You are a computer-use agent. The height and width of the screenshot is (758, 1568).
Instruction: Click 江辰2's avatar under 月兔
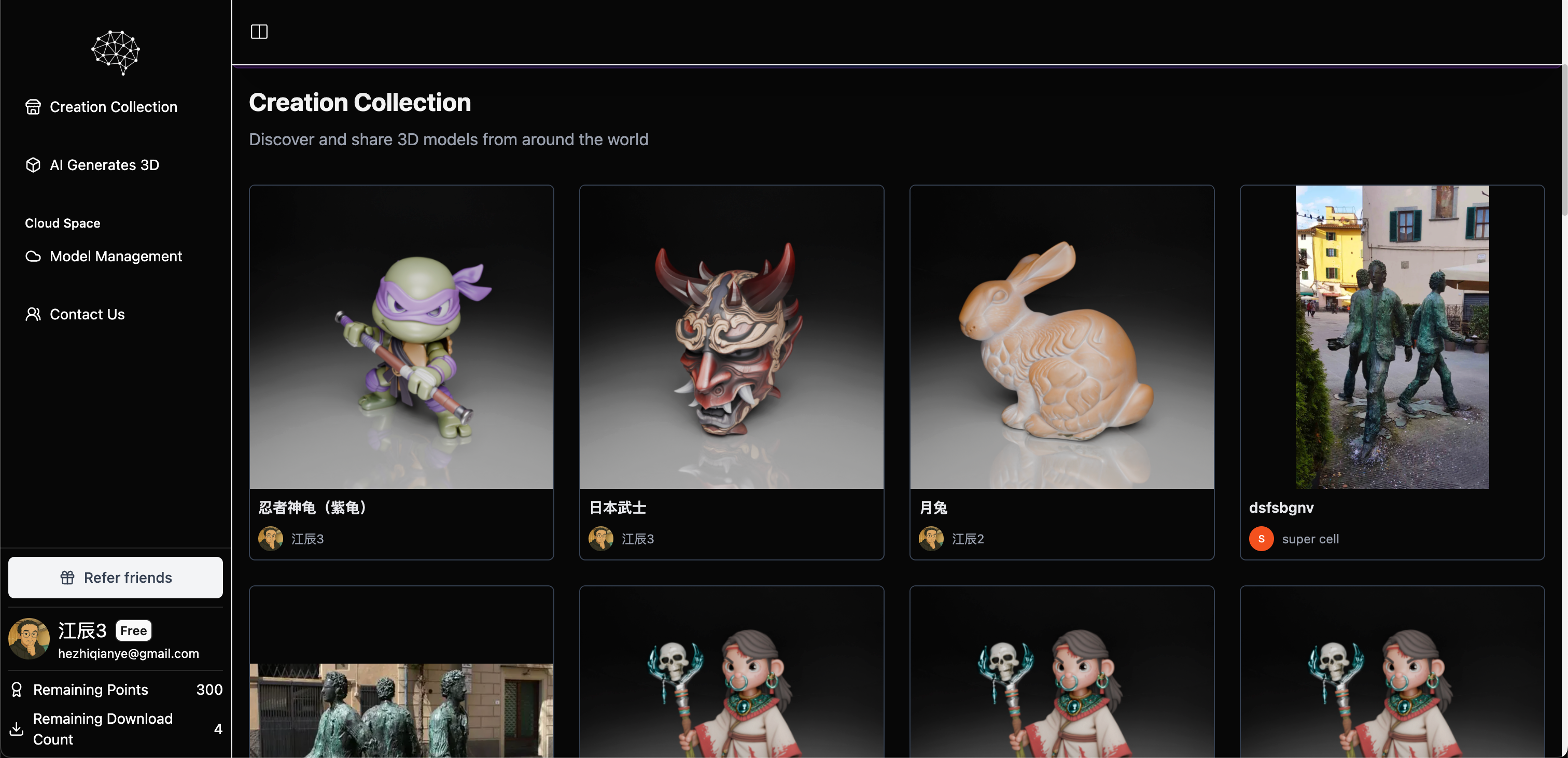click(x=930, y=539)
